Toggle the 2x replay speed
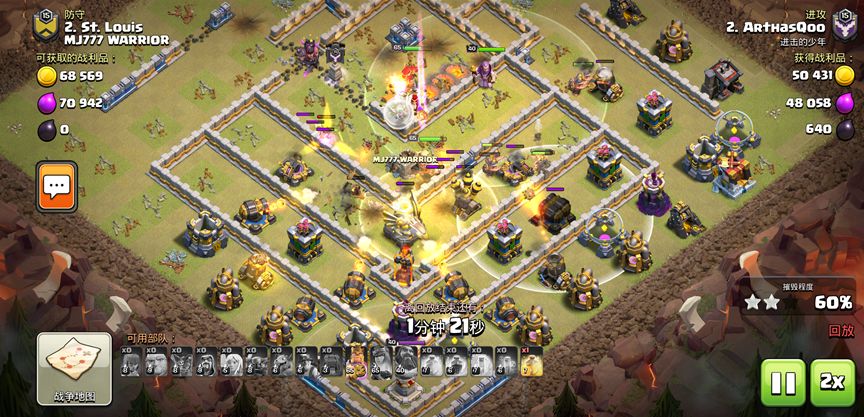 [x=831, y=382]
